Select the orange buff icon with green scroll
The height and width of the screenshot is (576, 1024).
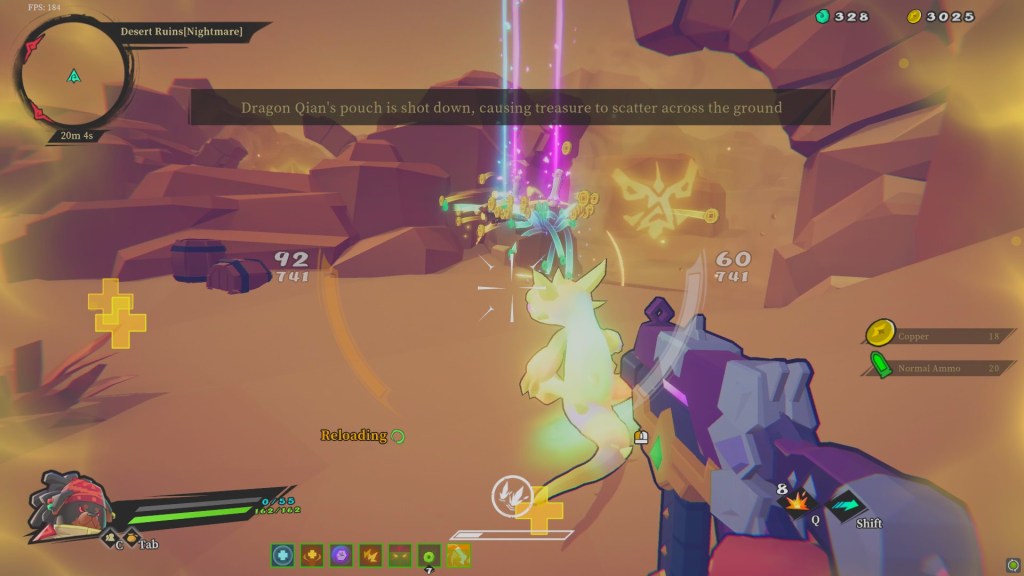[x=459, y=555]
